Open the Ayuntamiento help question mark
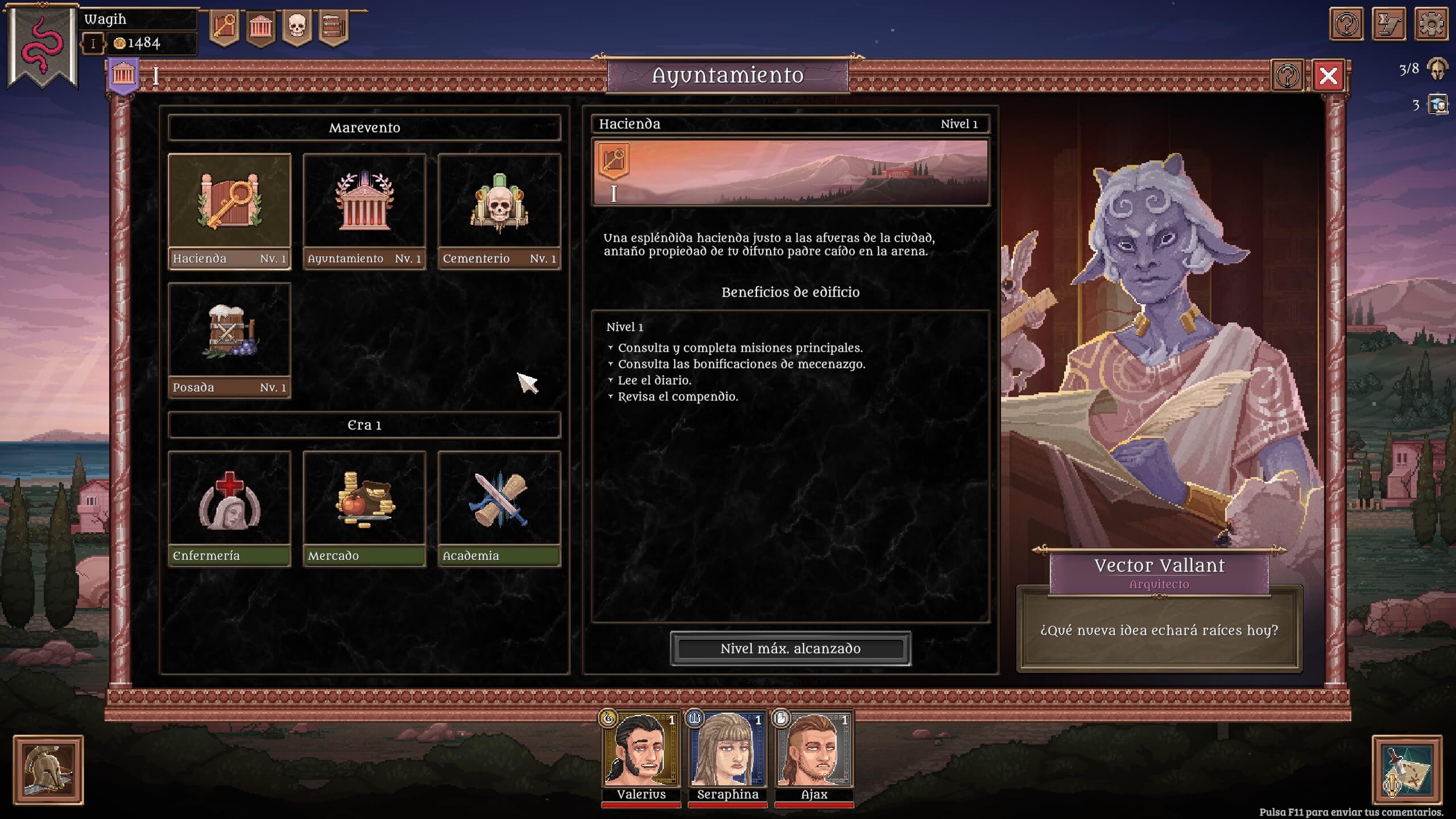This screenshot has width=1456, height=819. [x=1287, y=76]
